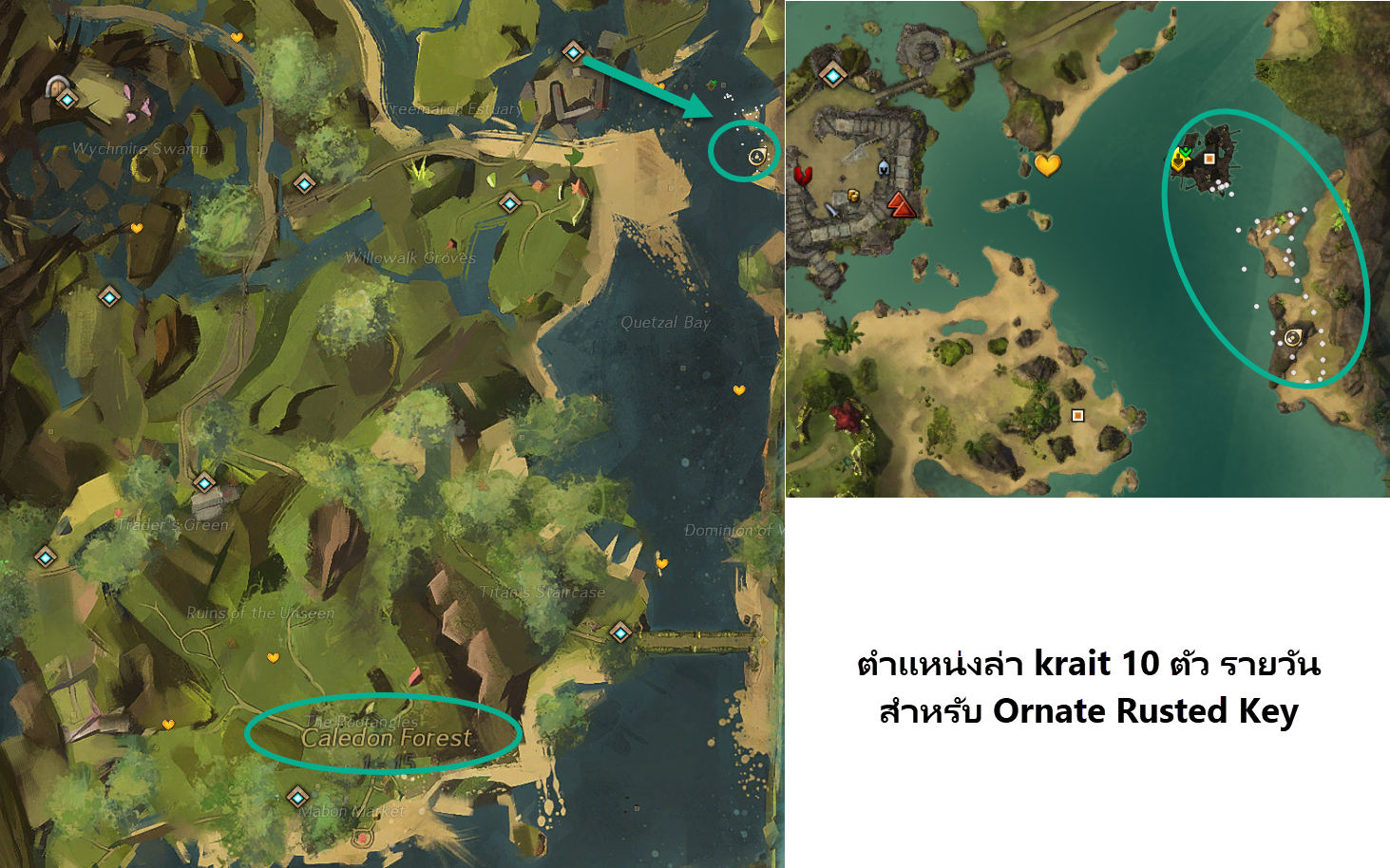
Task: Select the armorsmith helmet icon in the ruins
Action: coord(884,168)
